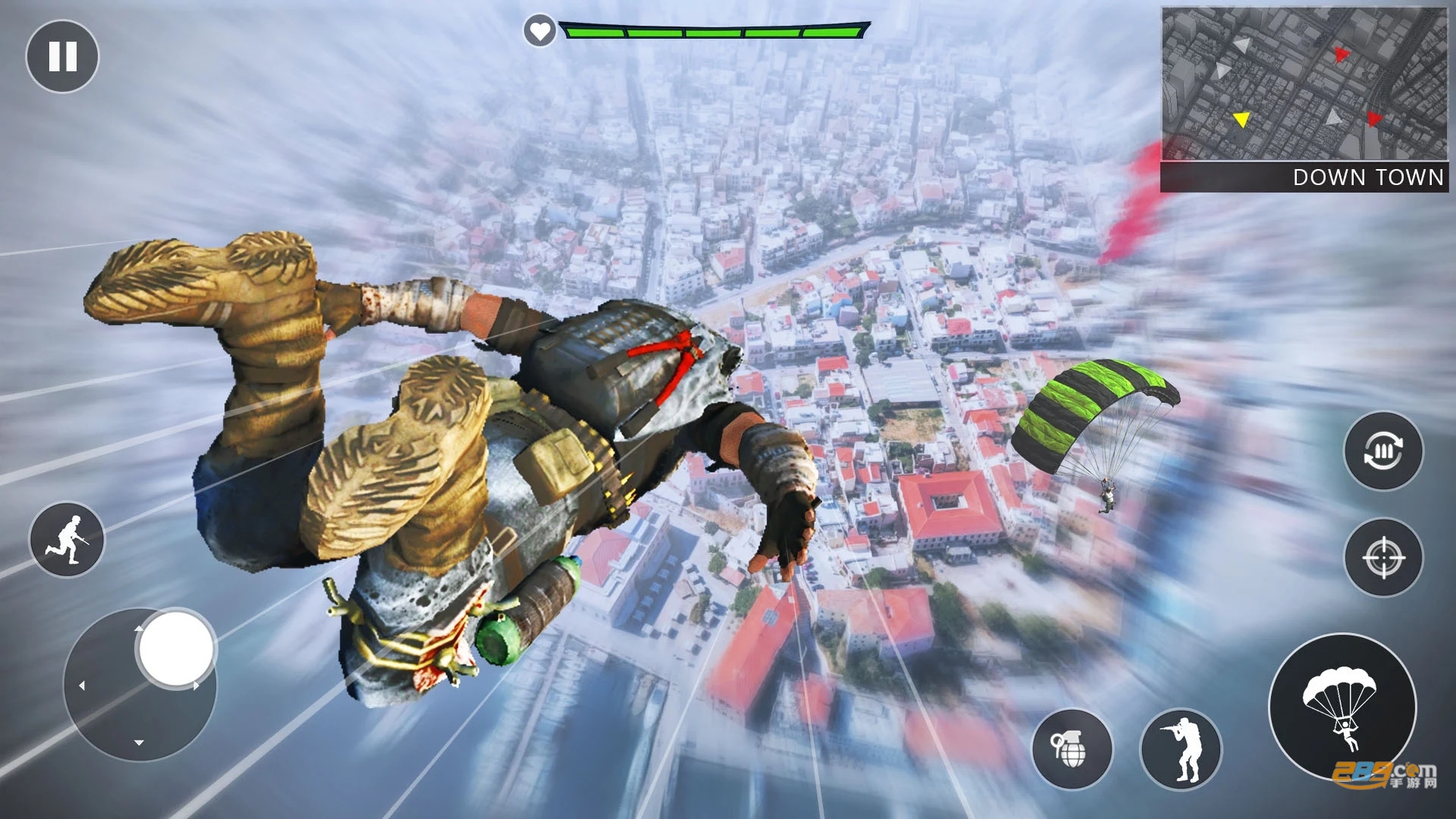
Task: Toggle the sprint running soldier button
Action: (x=67, y=539)
